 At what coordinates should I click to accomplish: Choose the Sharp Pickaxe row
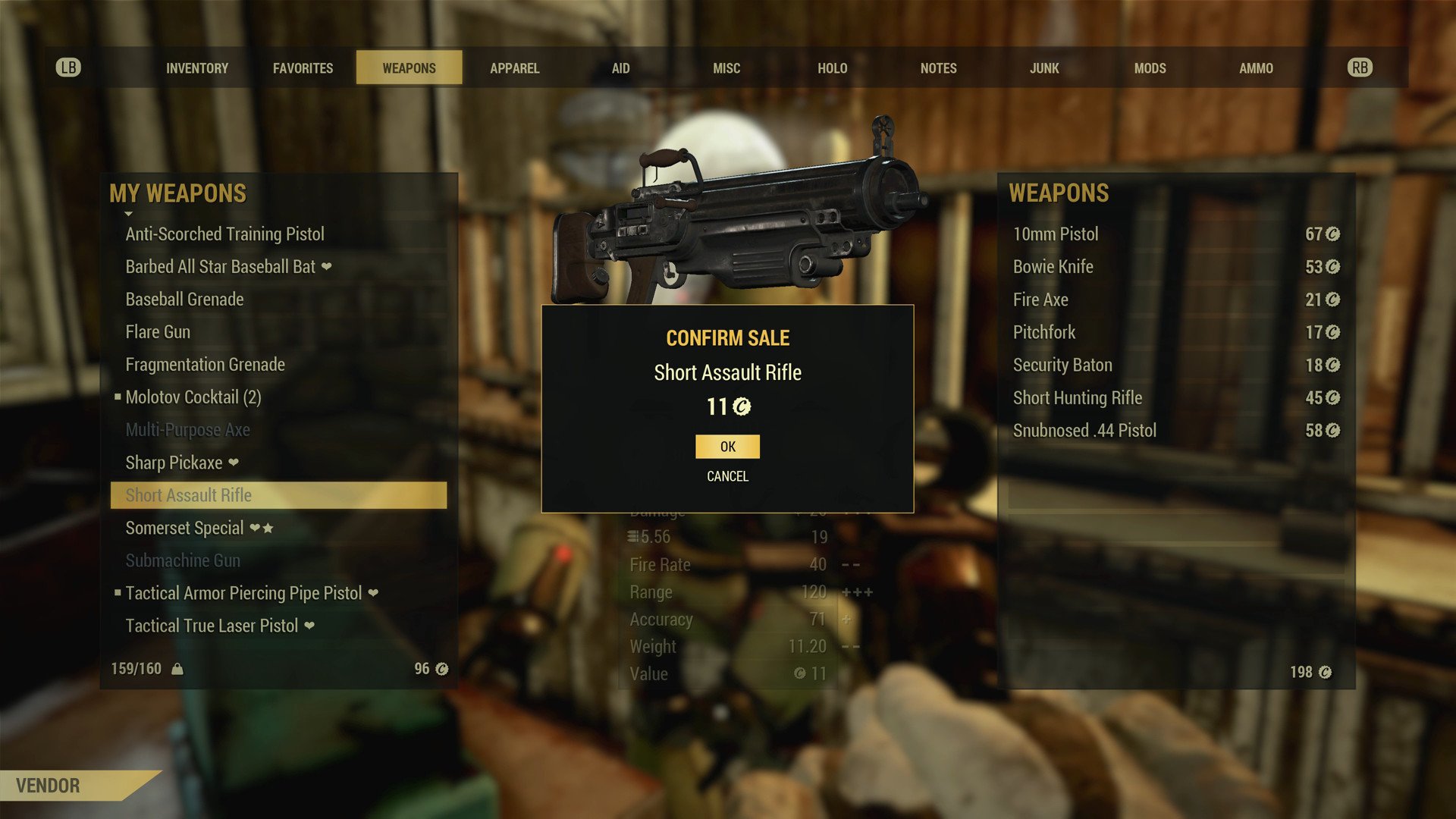point(174,463)
